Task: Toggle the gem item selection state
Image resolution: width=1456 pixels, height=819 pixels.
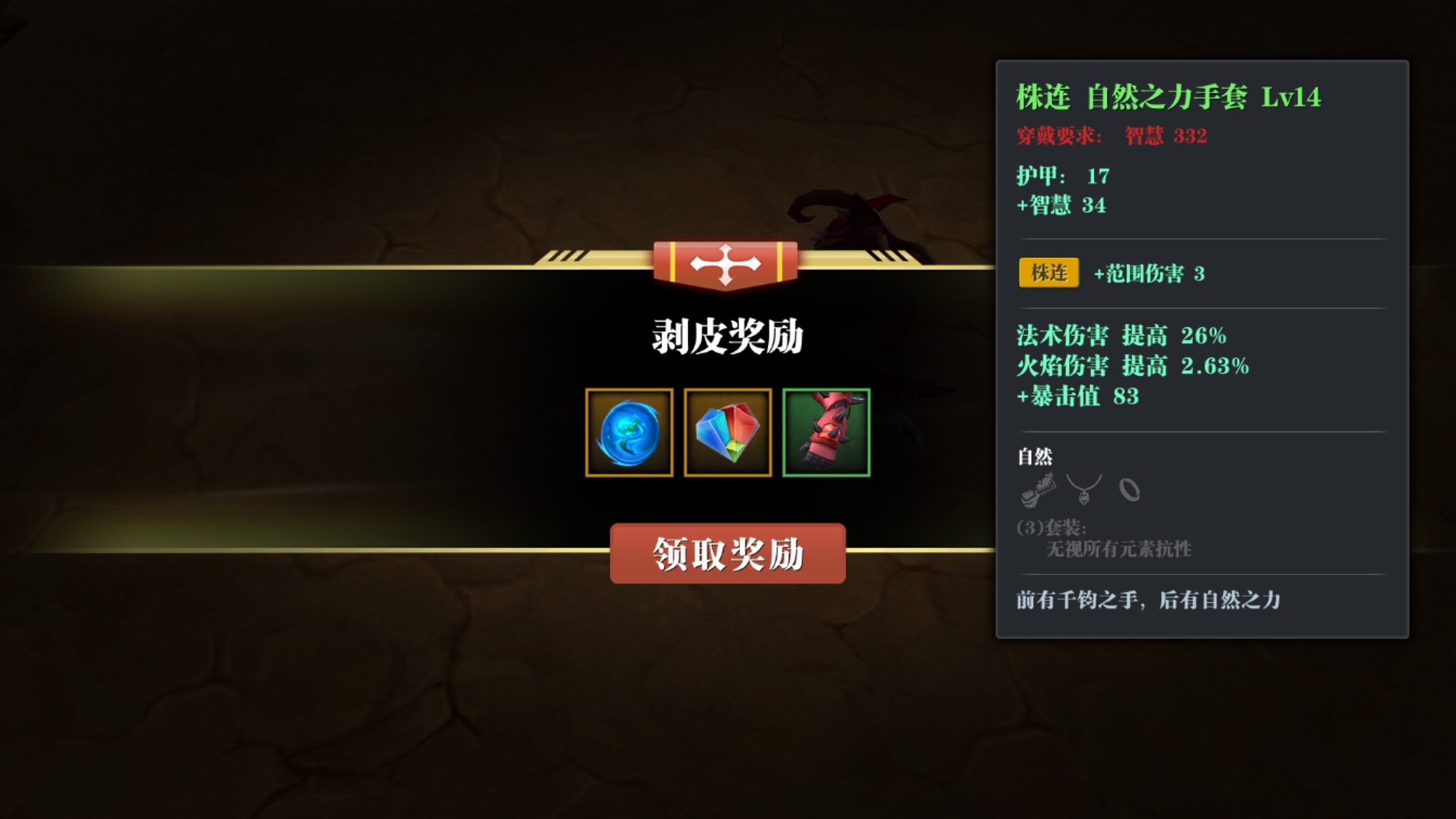Action: coord(726,433)
